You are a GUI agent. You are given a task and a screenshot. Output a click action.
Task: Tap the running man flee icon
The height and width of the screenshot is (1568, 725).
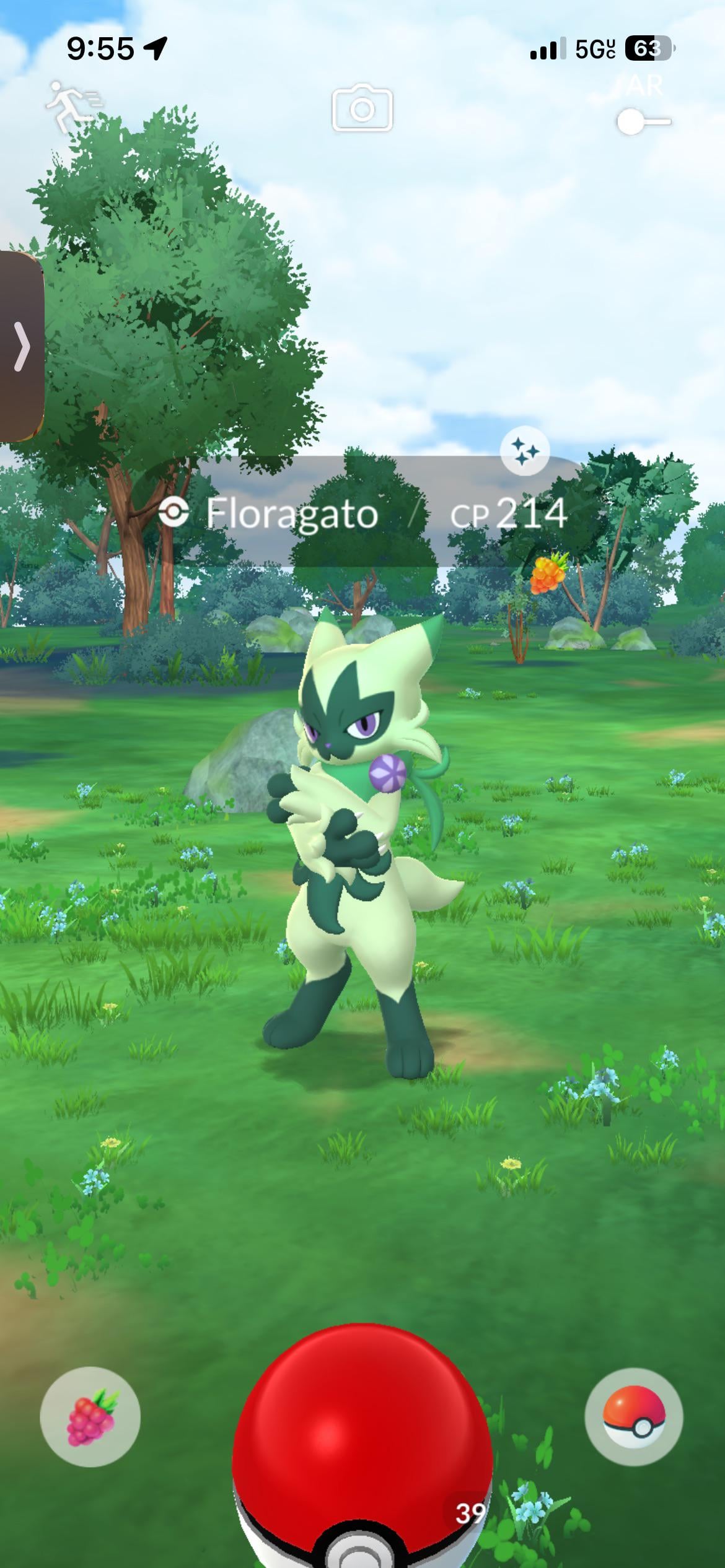[x=73, y=107]
